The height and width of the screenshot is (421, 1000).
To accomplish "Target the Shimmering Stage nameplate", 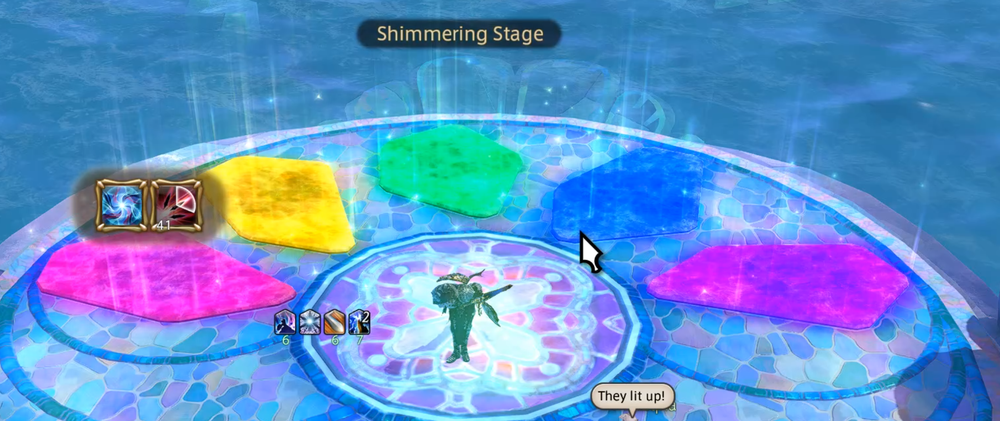I will (460, 34).
